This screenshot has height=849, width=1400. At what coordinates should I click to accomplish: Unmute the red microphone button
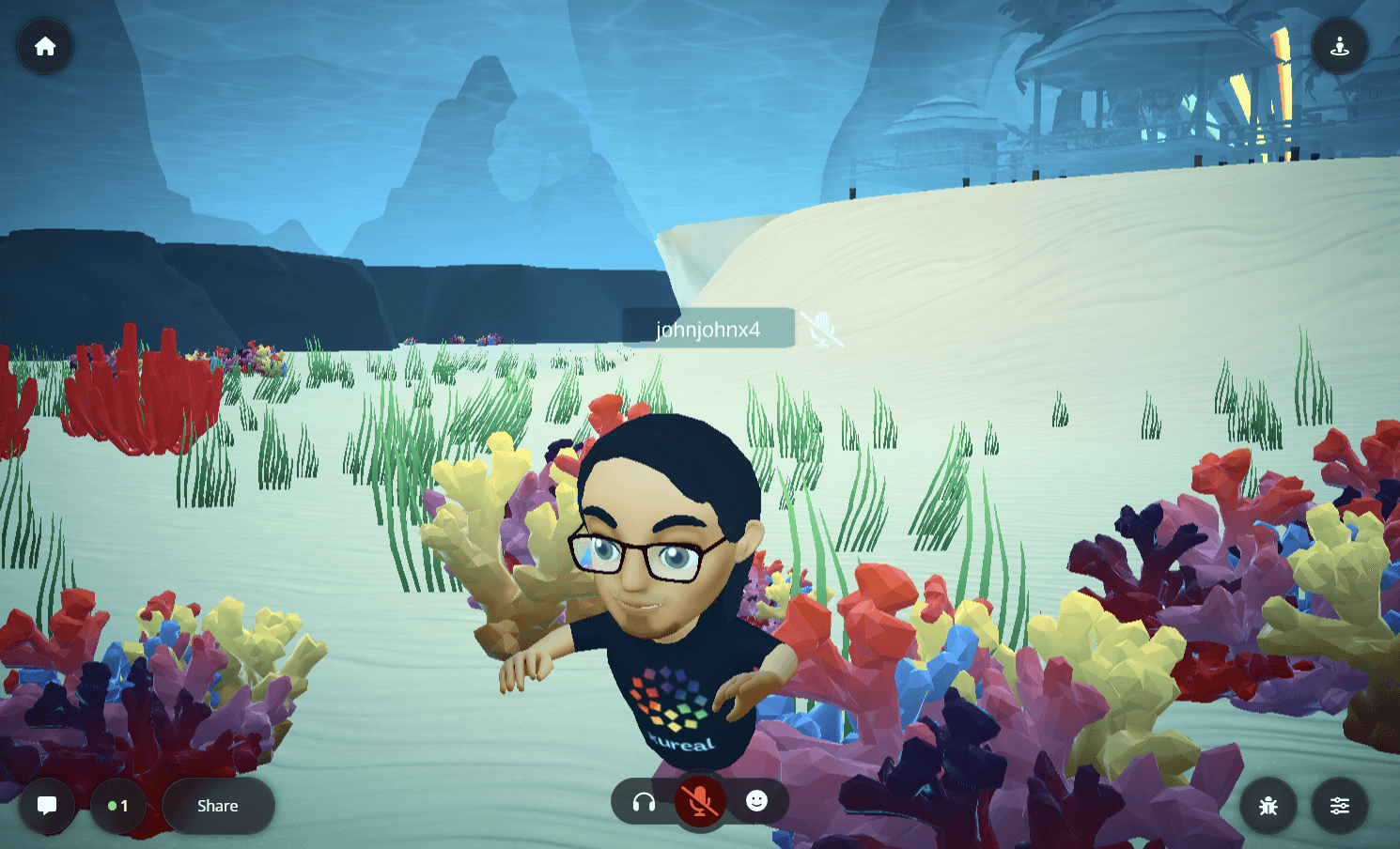pos(700,802)
